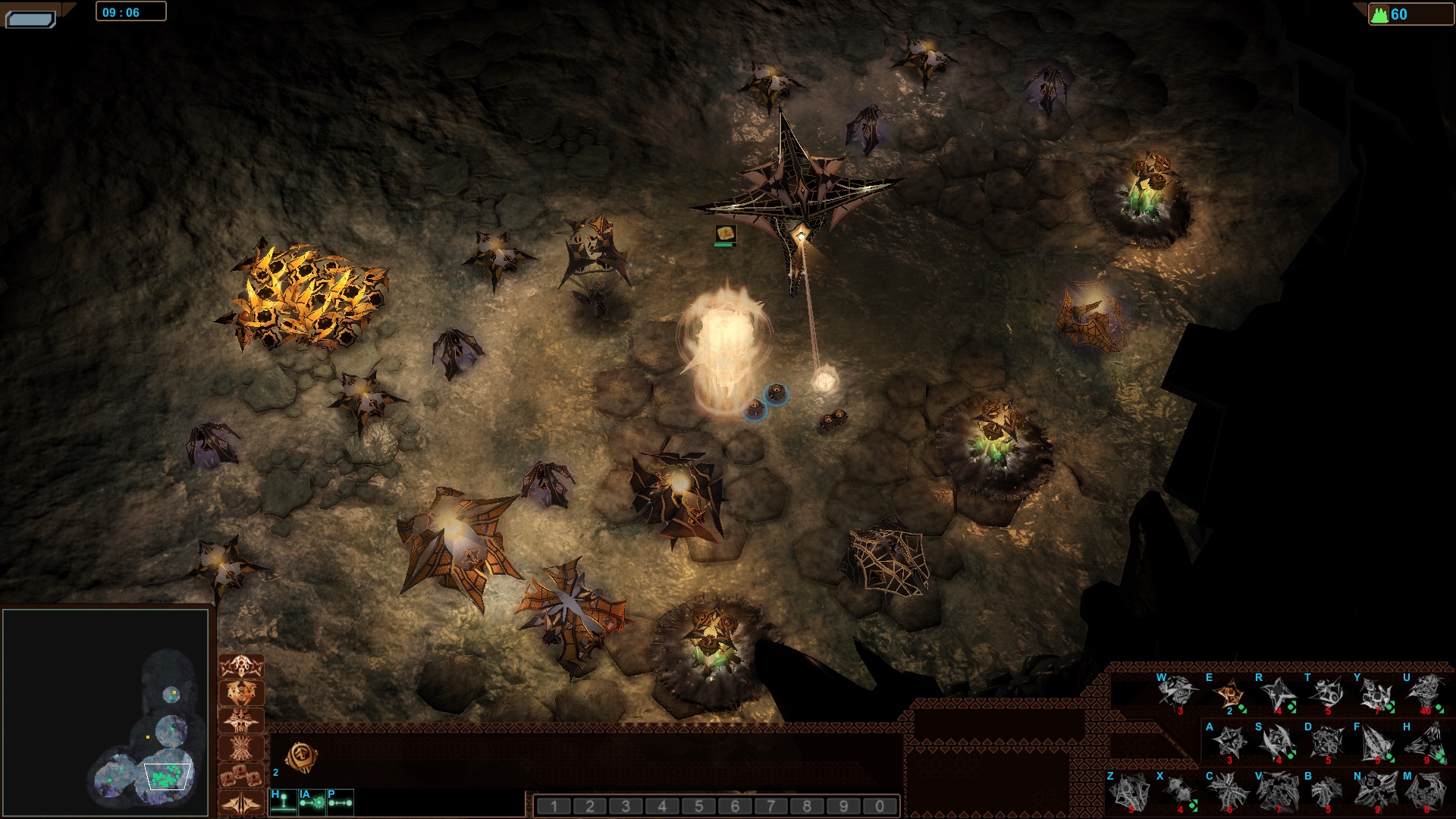The width and height of the screenshot is (1456, 819).
Task: Choose the build option labeled A
Action: tap(1228, 742)
